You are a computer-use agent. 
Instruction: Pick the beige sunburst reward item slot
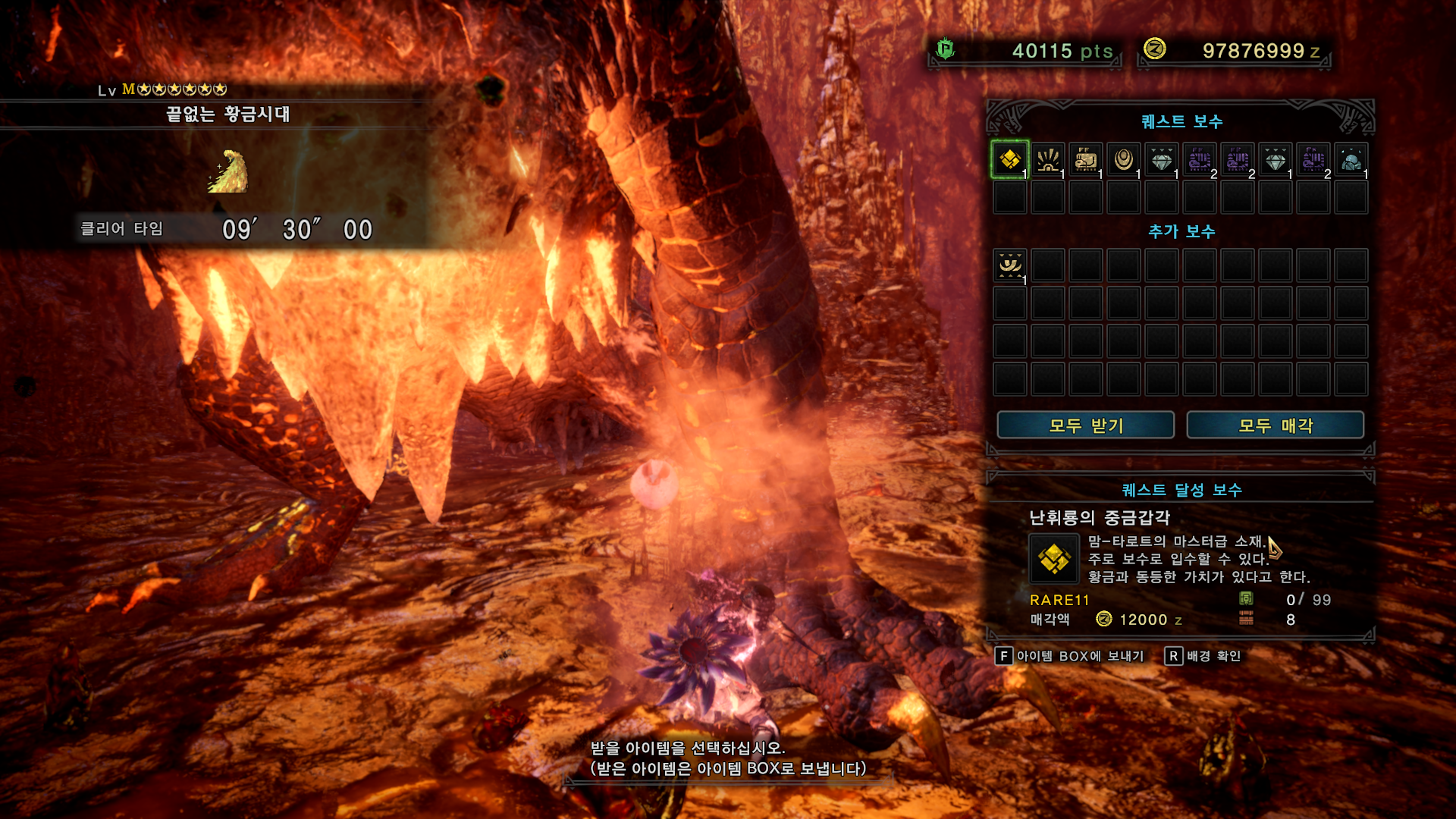tap(1047, 160)
